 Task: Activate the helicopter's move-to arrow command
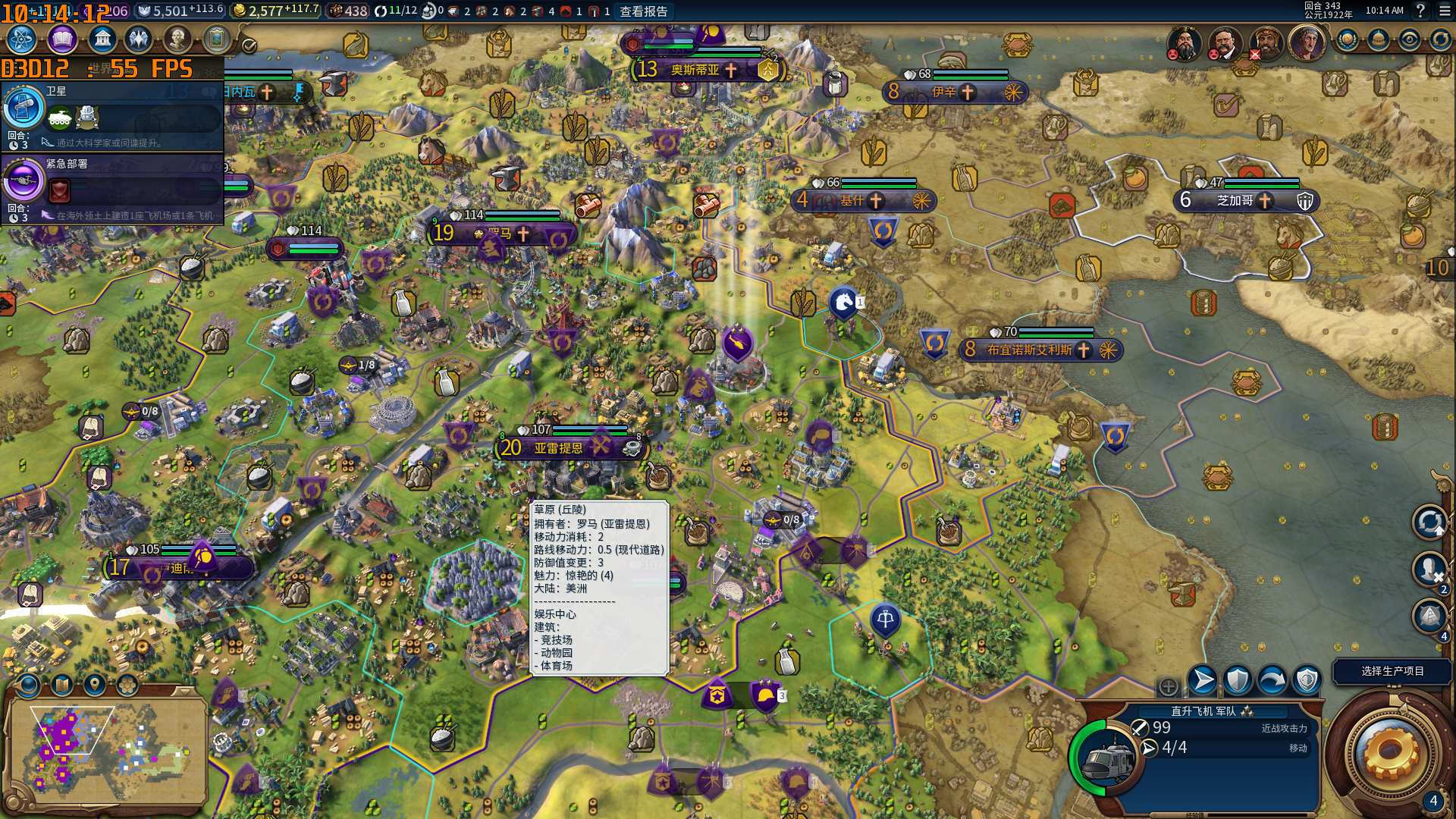[x=1203, y=680]
